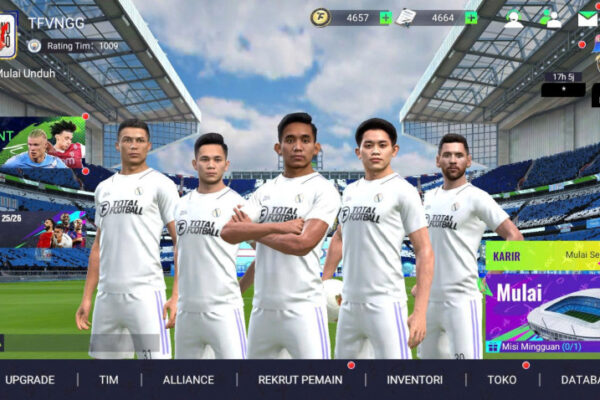Open the event banner with two players
Image resolution: width=600 pixels, height=400 pixels.
tap(42, 143)
